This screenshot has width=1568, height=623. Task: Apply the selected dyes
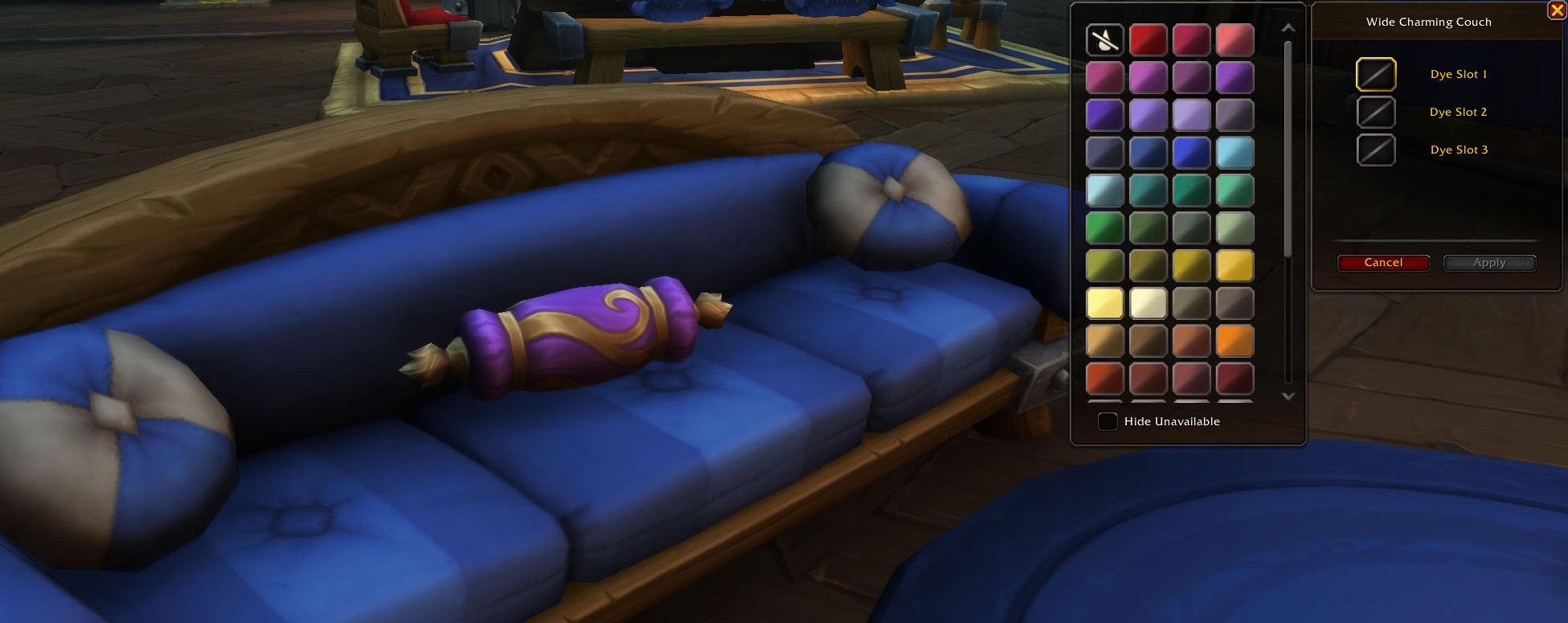pos(1489,263)
